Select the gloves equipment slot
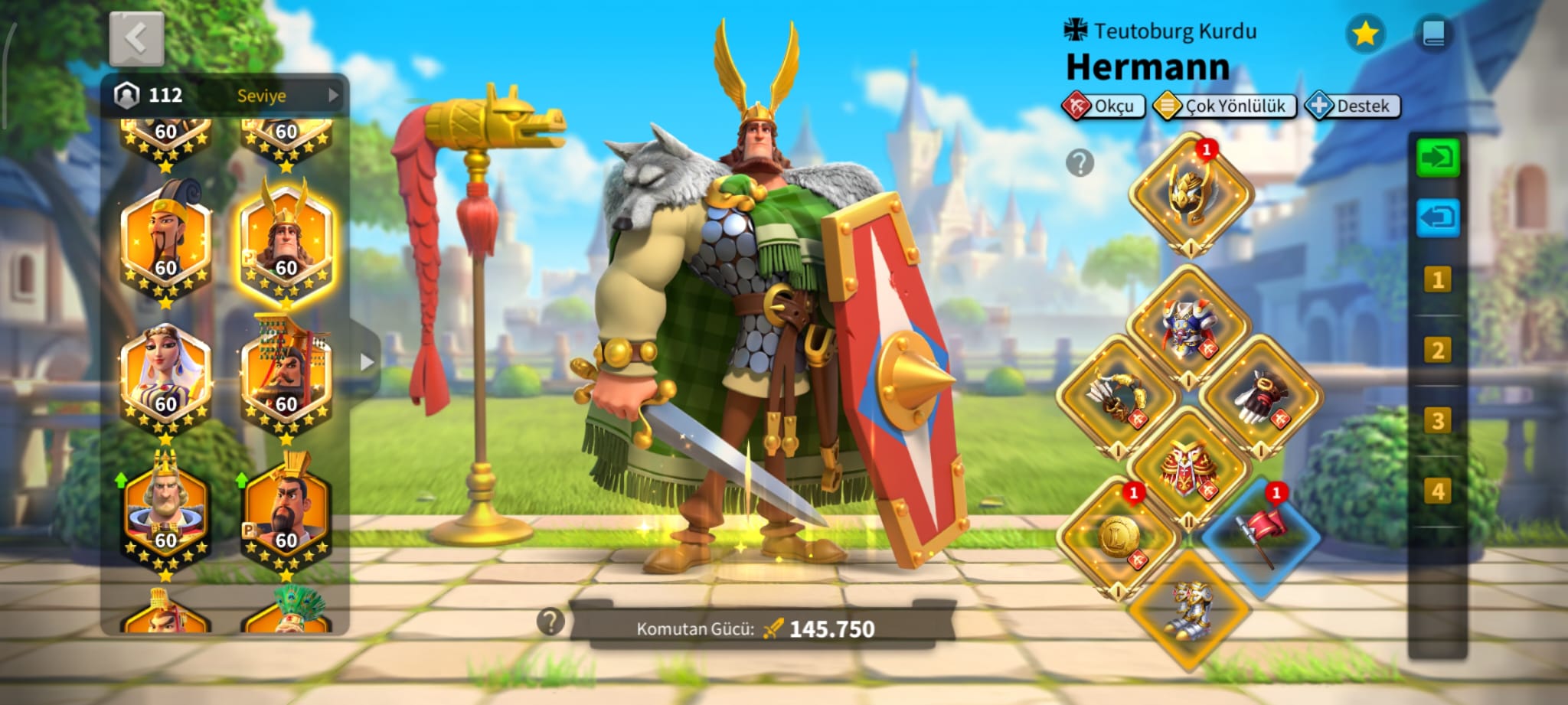 coord(1259,398)
